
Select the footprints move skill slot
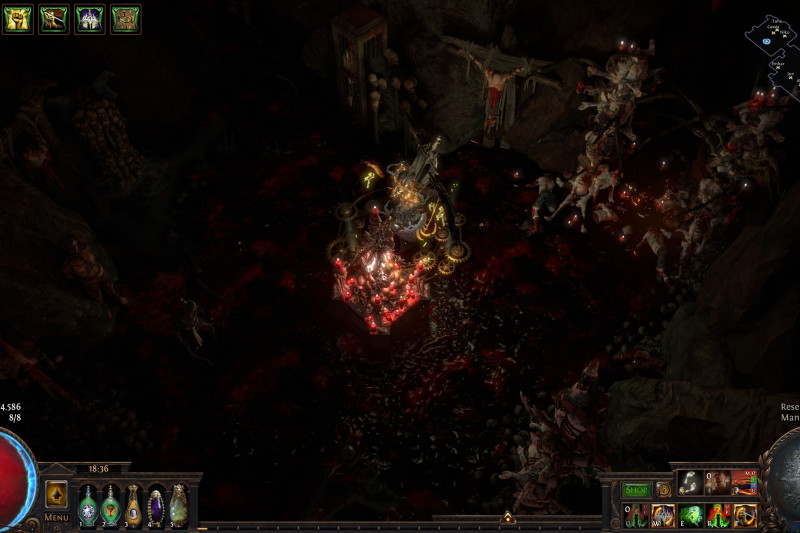690,482
